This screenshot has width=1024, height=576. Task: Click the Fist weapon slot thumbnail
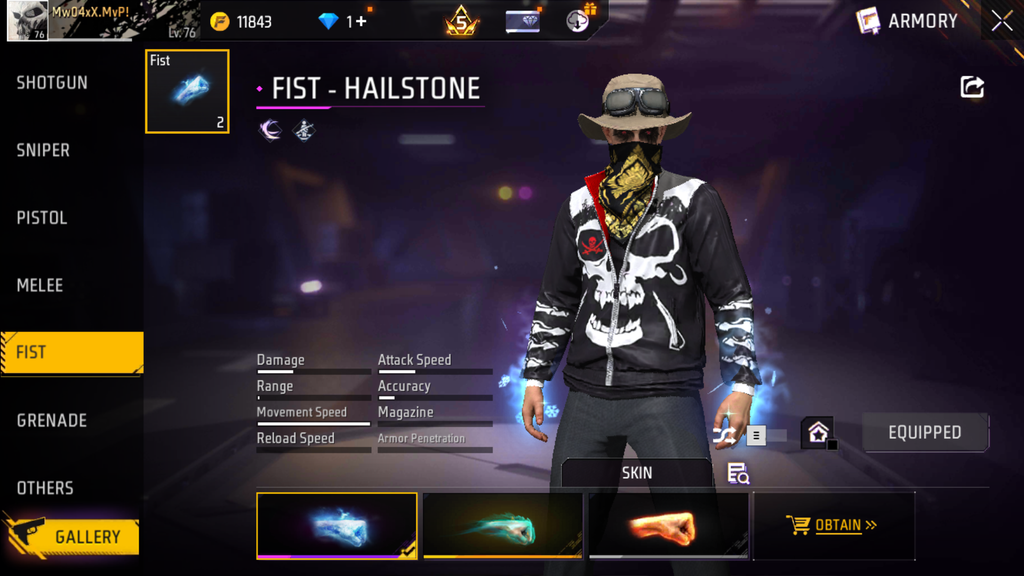coord(187,91)
